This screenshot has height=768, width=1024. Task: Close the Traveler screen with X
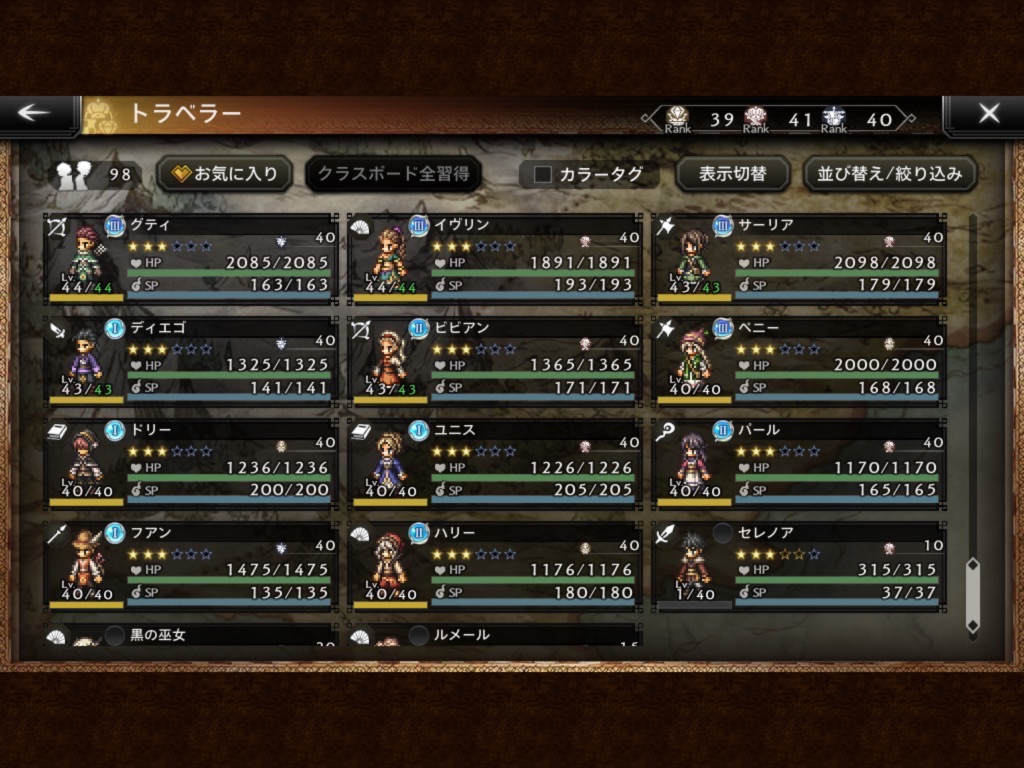point(988,114)
